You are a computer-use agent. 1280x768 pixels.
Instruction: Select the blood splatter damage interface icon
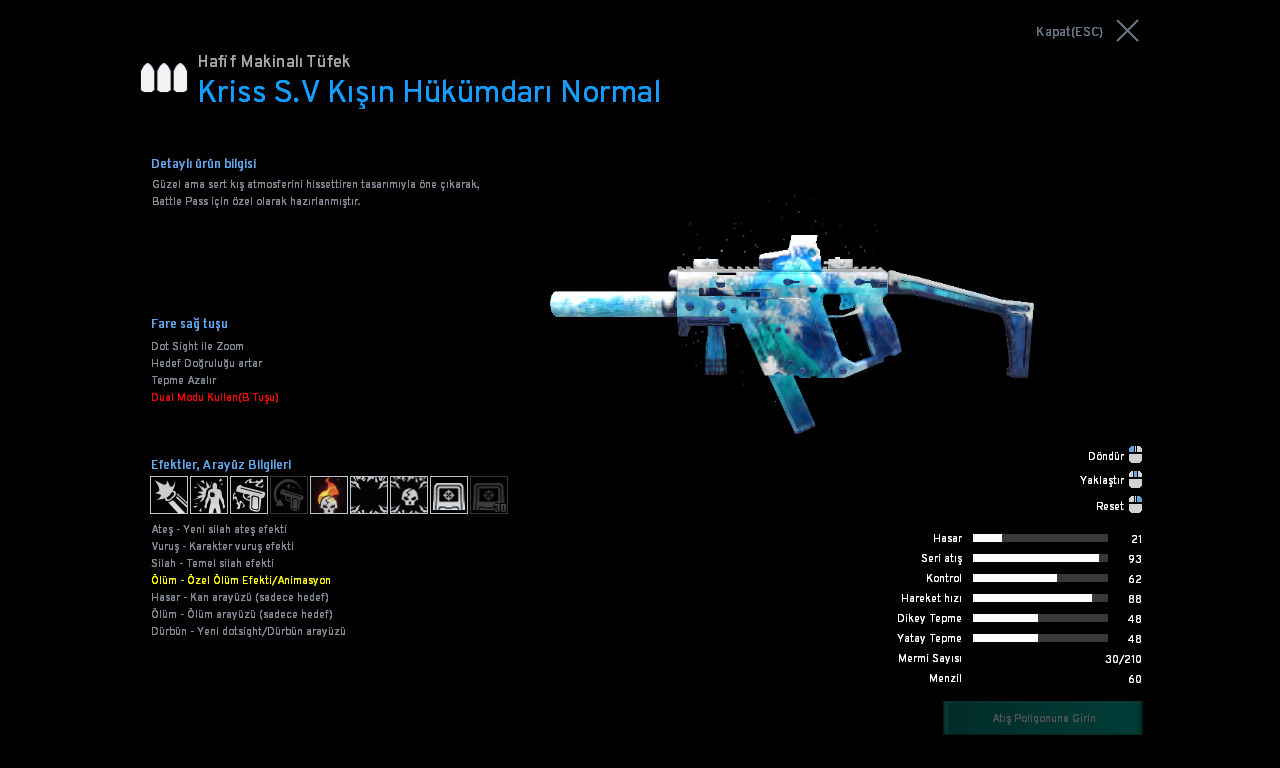(x=369, y=495)
